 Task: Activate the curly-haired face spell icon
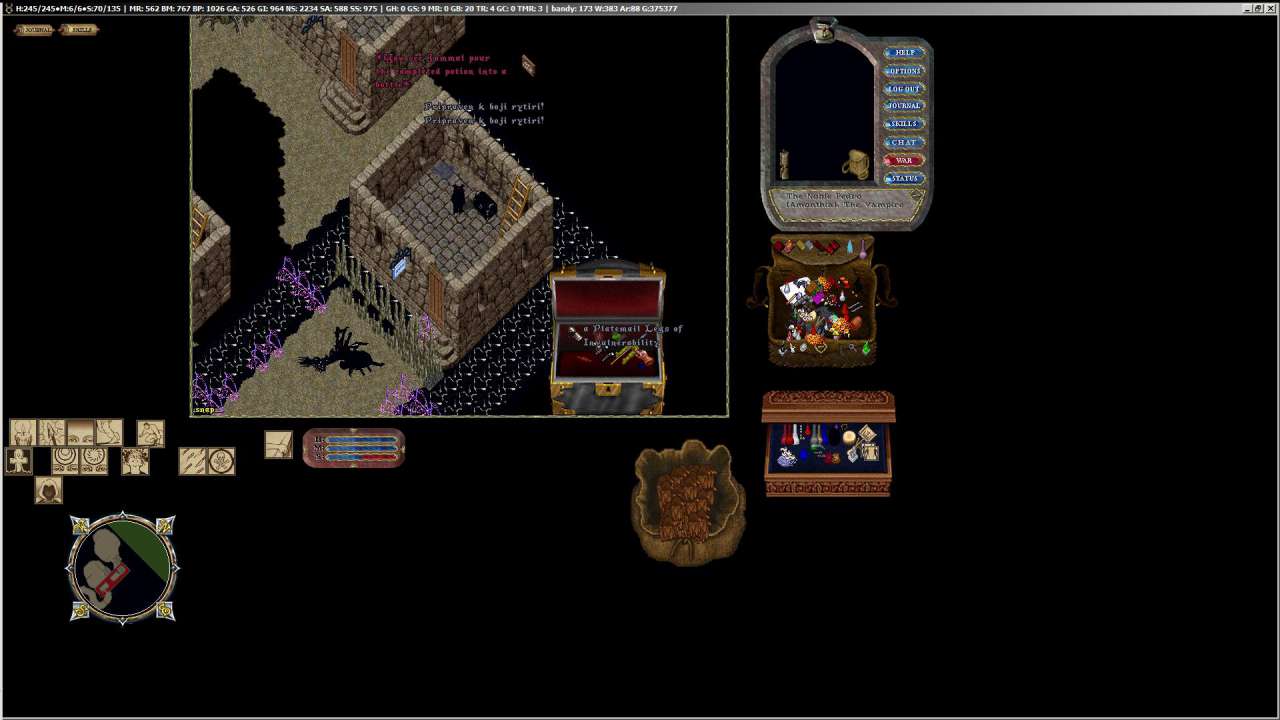135,461
